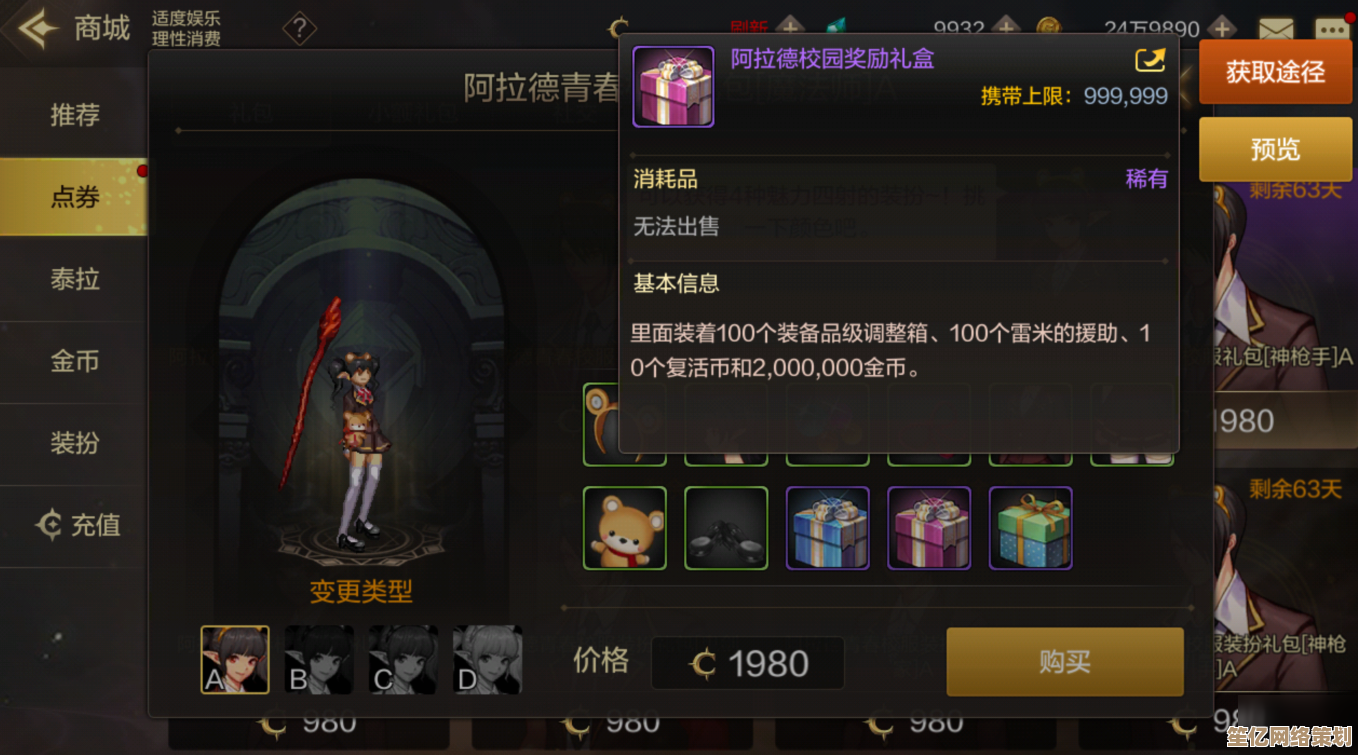Screen dimensions: 1358x755
Task: Switch to the 推荐 shop tab
Action: 75,115
